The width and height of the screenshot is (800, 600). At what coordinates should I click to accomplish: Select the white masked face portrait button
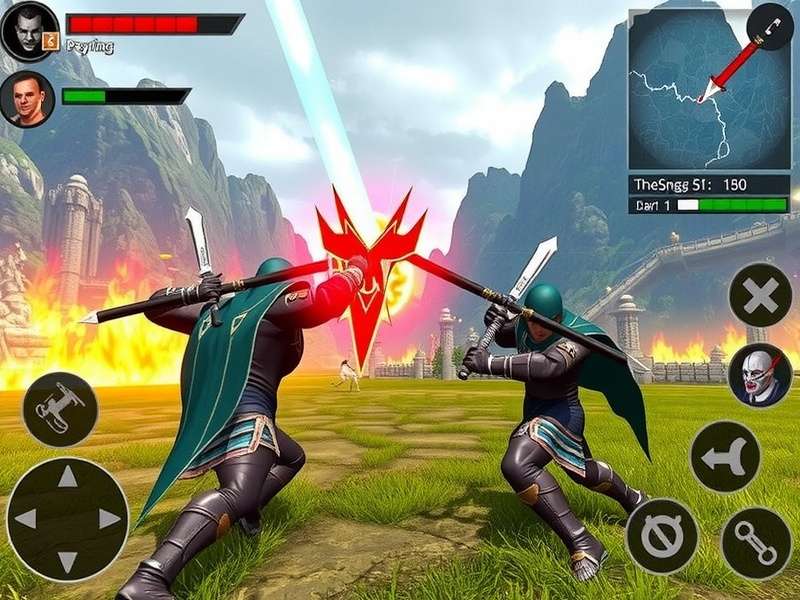760,375
